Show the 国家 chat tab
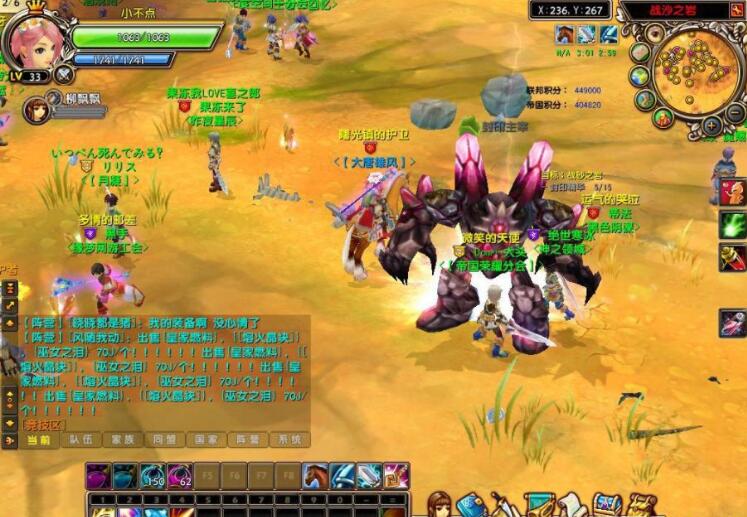The height and width of the screenshot is (517, 747). [x=204, y=440]
